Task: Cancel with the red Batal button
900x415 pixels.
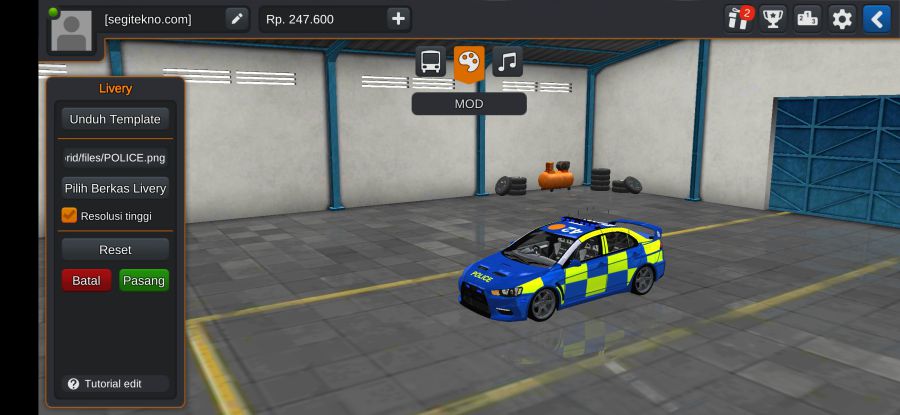Action: coord(86,280)
